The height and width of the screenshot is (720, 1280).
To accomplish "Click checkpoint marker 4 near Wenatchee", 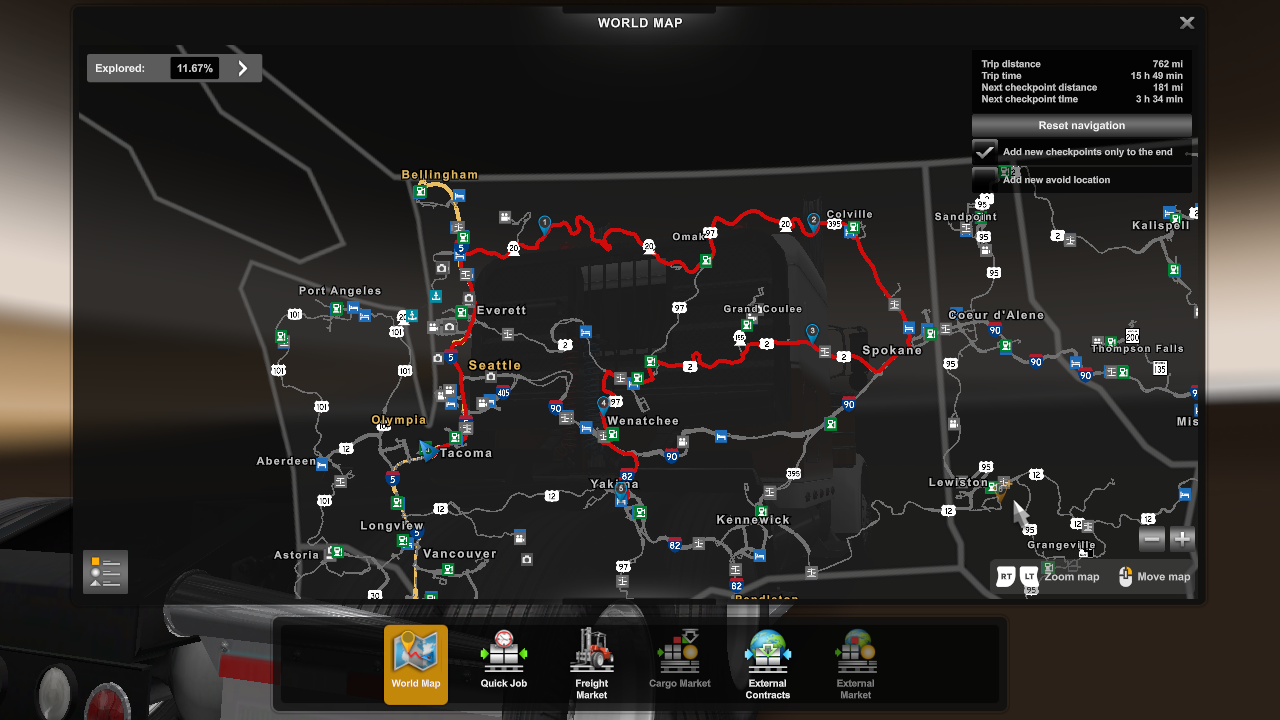I will coord(603,404).
